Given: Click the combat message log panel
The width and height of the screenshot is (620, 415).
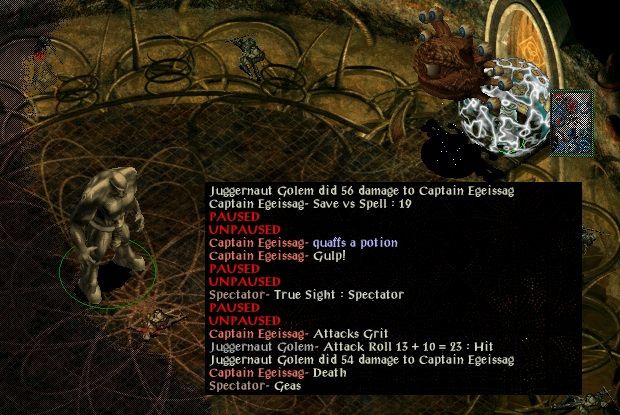Looking at the screenshot, I should (x=394, y=288).
